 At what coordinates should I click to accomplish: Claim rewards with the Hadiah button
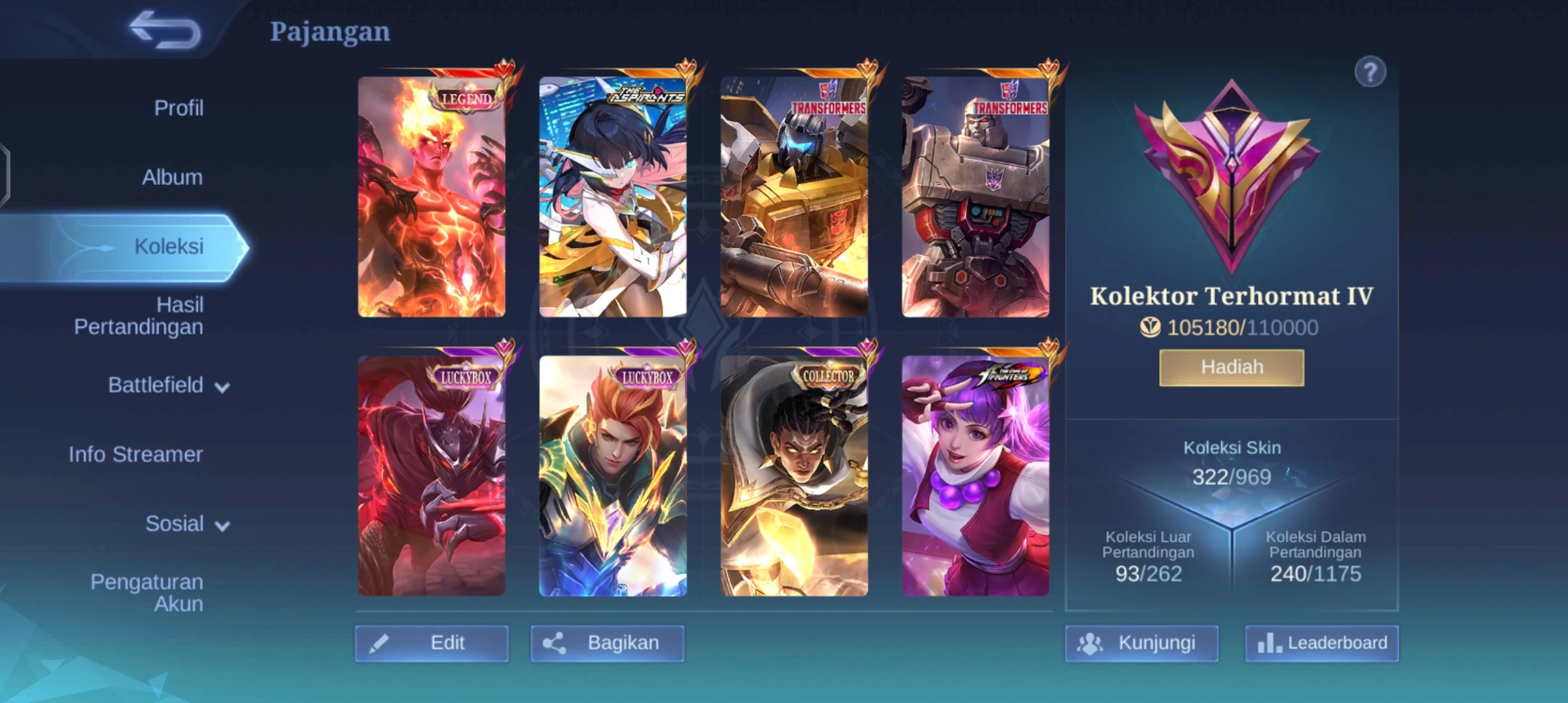click(x=1231, y=368)
